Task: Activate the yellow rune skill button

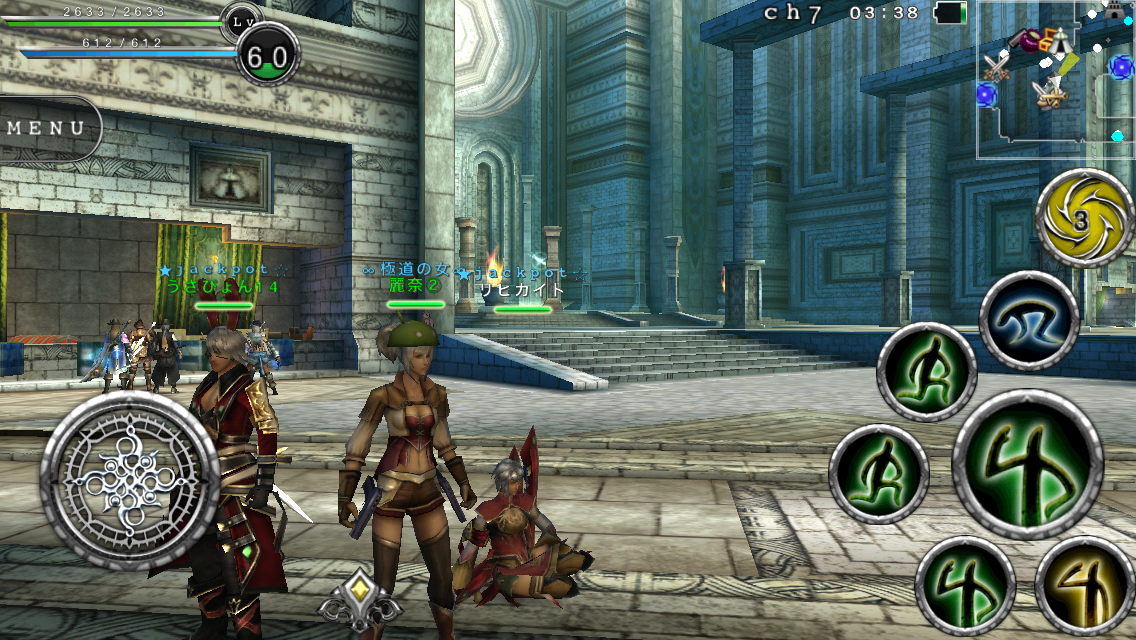Action: click(1084, 586)
